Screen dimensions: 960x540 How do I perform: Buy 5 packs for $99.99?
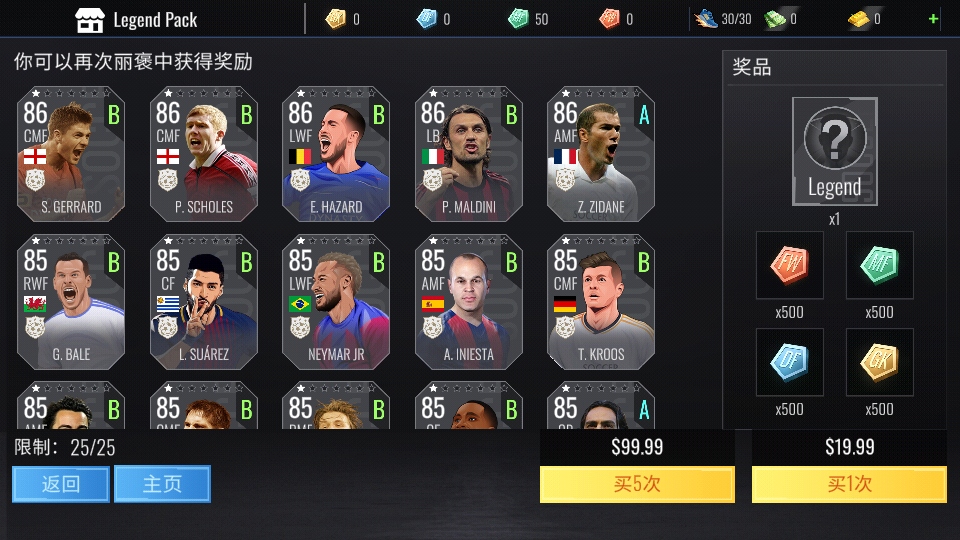(637, 484)
